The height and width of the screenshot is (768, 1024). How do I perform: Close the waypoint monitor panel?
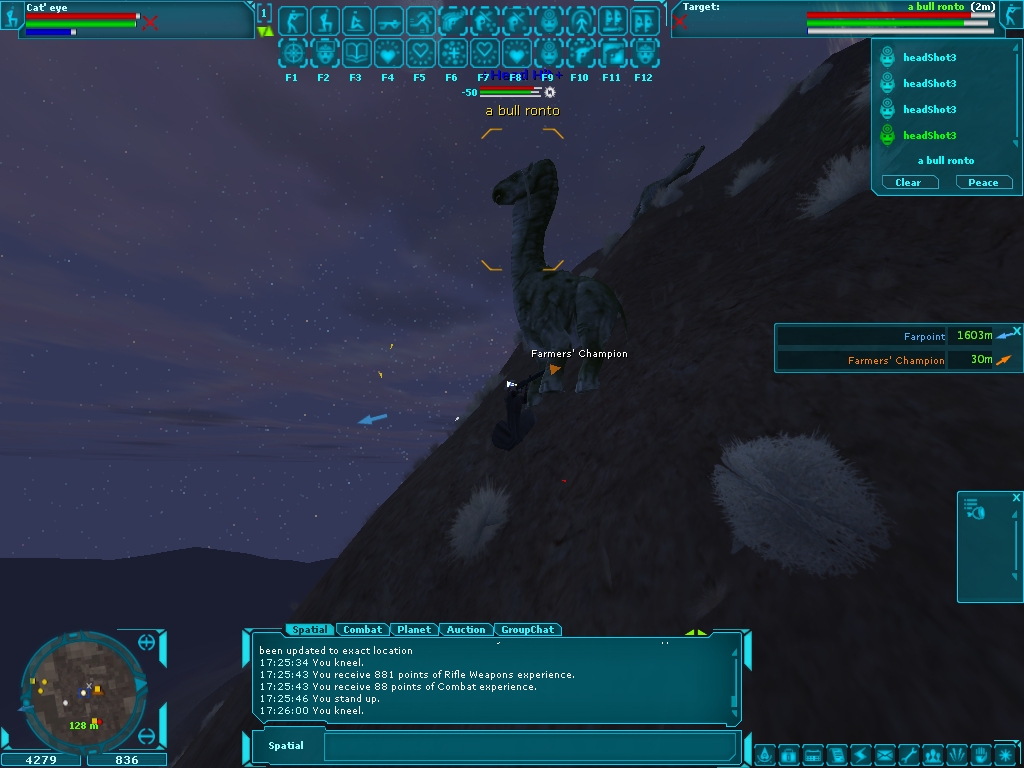tap(1017, 330)
